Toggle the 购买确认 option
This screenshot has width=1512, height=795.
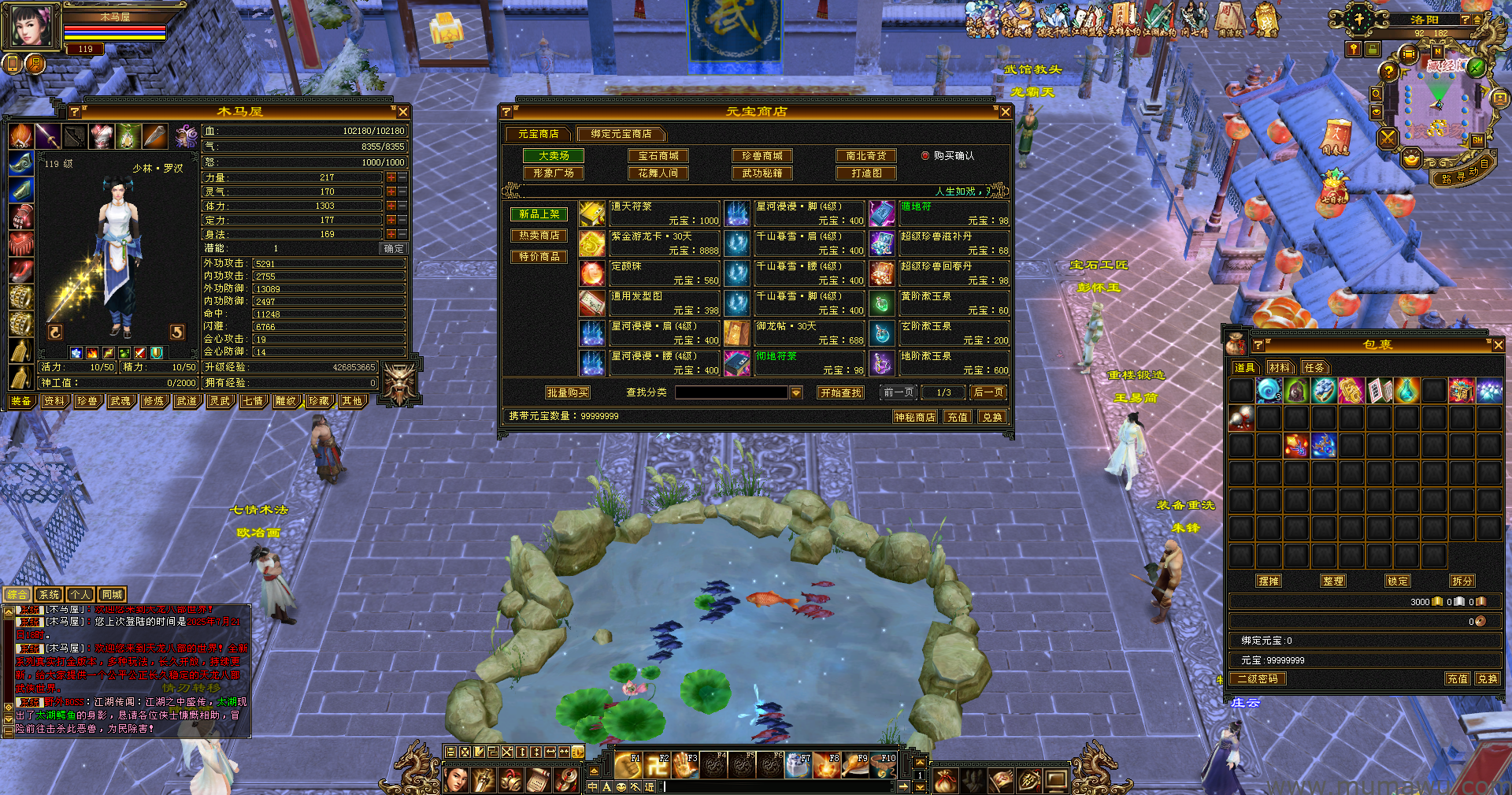tap(925, 156)
